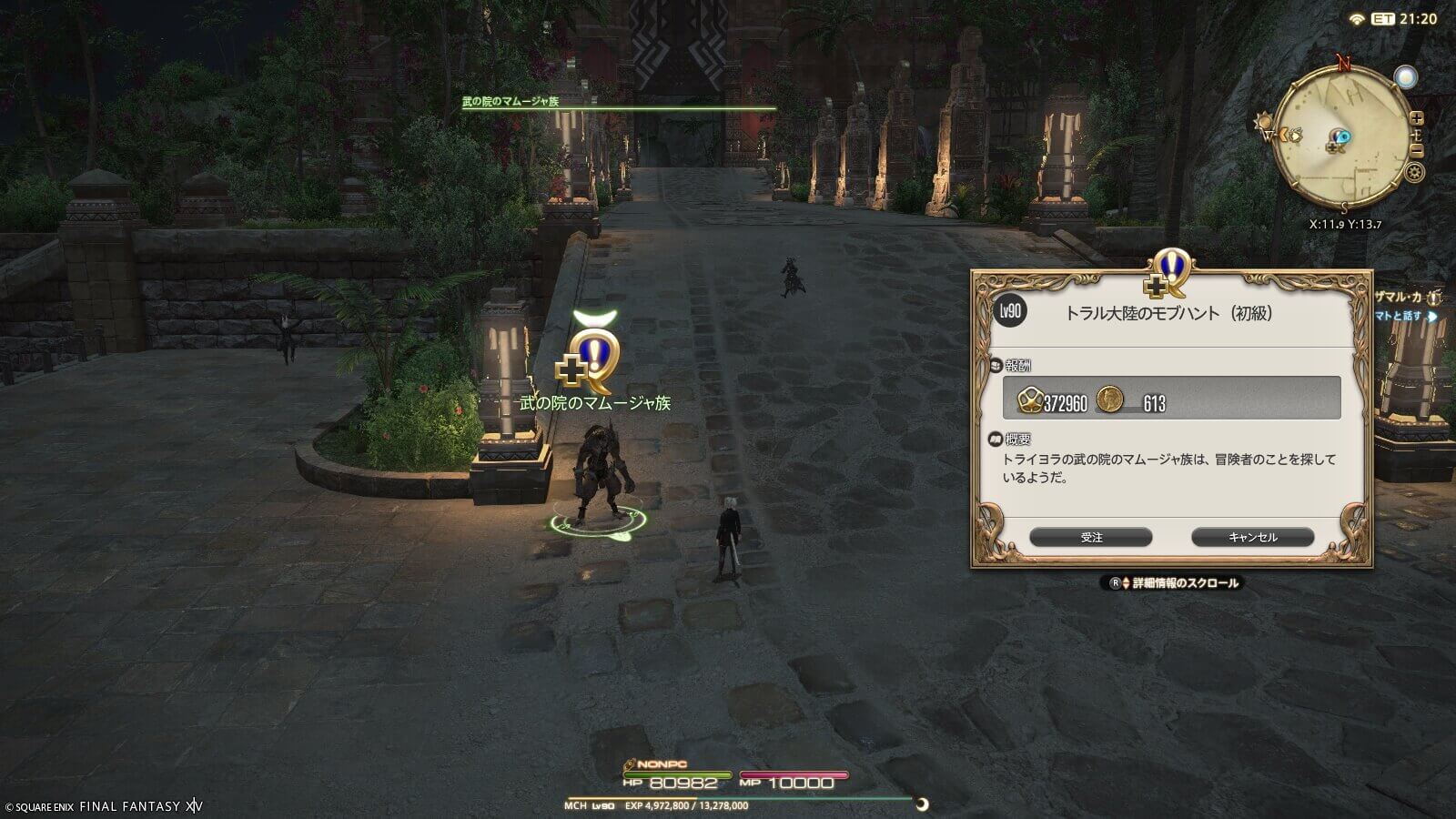Zoom in on the minimap with the plus icon
Image resolution: width=1456 pixels, height=819 pixels.
click(1415, 117)
